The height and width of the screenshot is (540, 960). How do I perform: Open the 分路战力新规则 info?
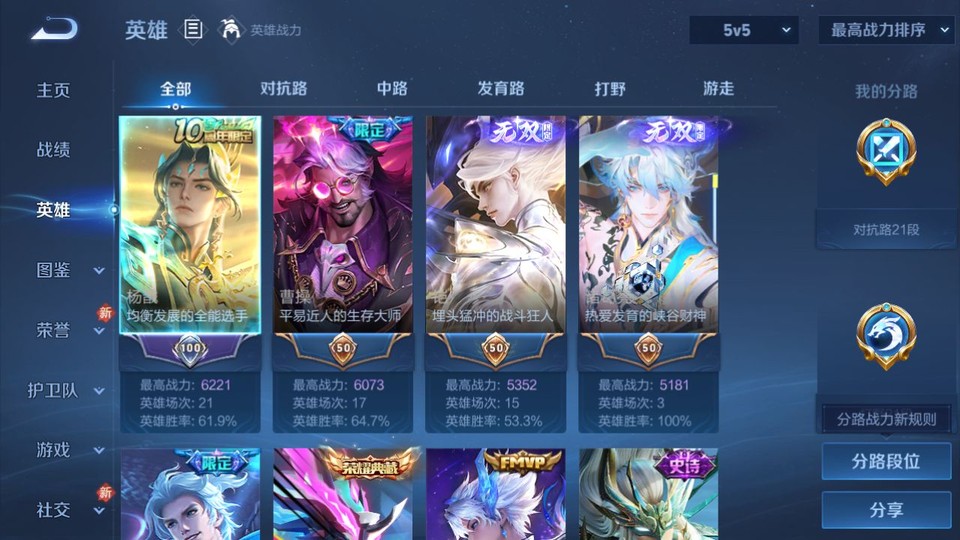click(886, 419)
